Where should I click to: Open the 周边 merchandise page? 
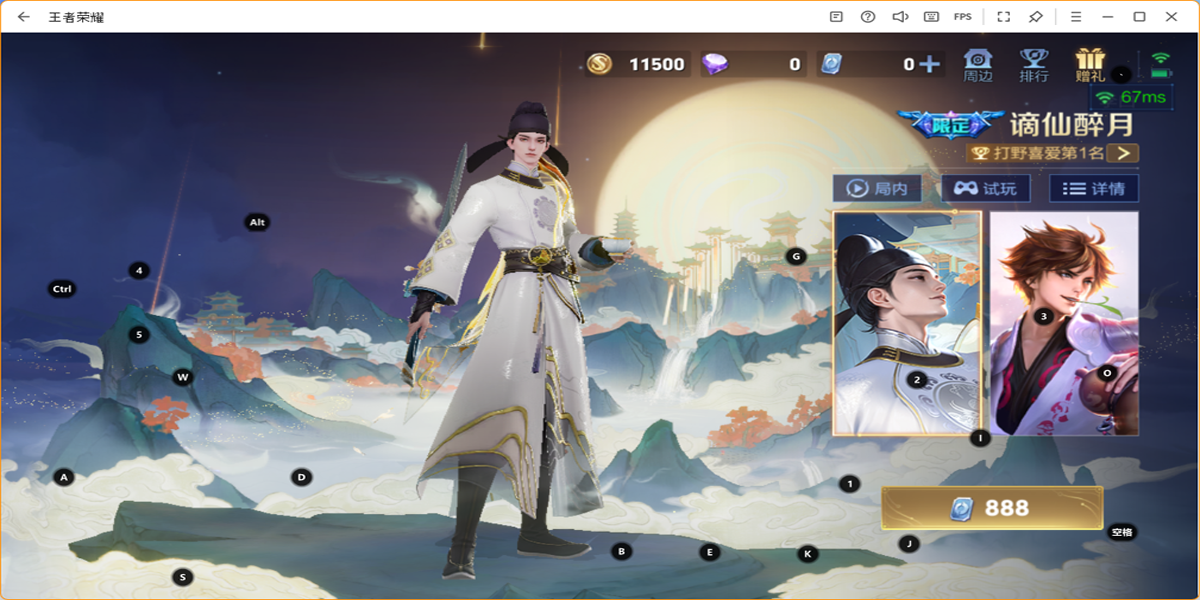pyautogui.click(x=977, y=65)
